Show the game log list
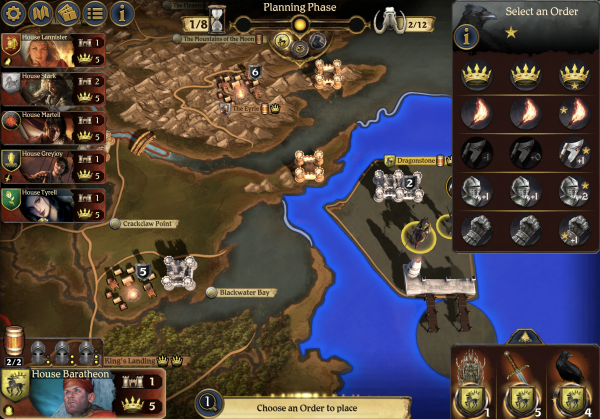Screen dimensions: 600x419 click(95, 14)
